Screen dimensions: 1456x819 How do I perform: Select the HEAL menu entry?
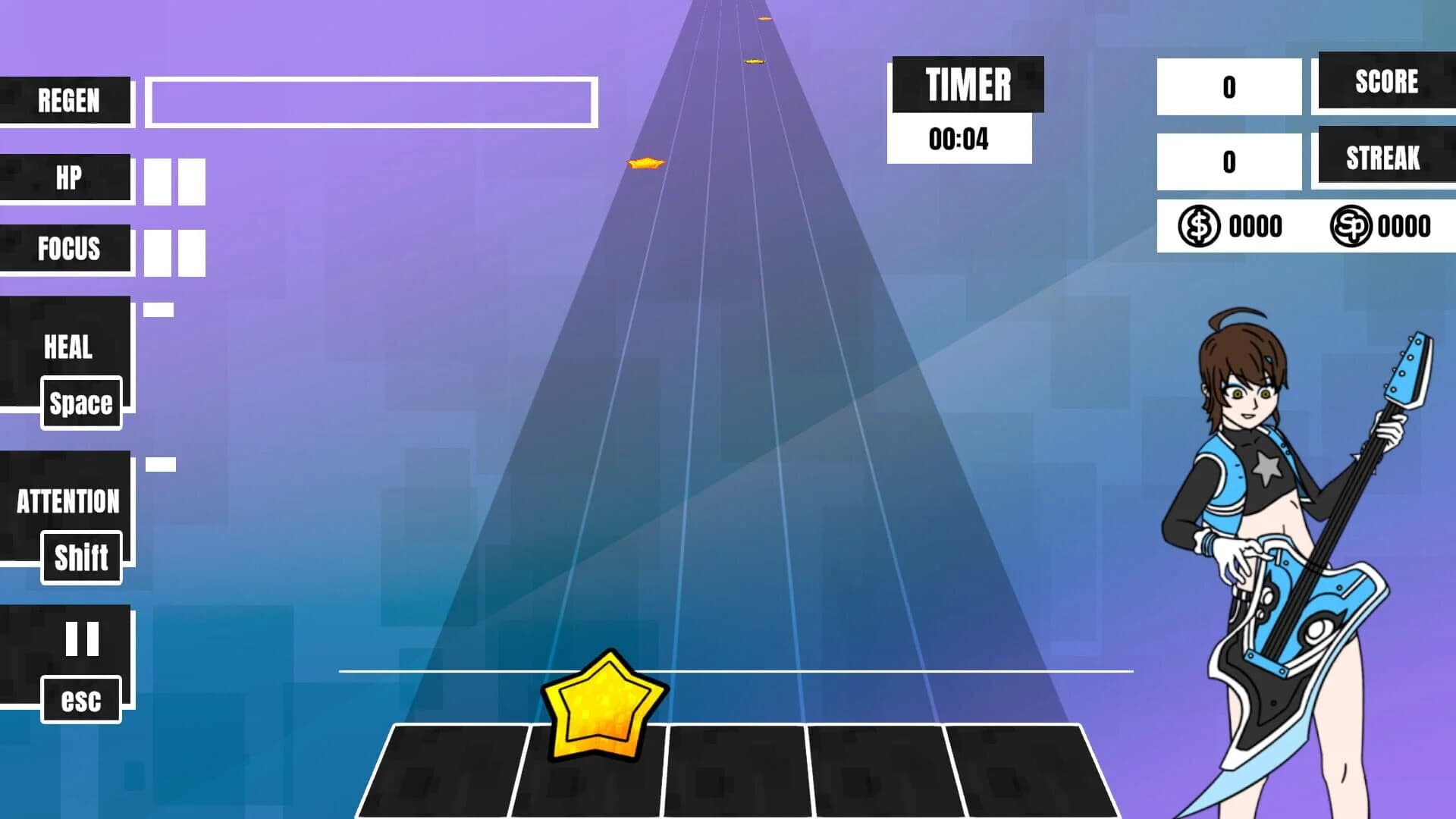tap(67, 347)
